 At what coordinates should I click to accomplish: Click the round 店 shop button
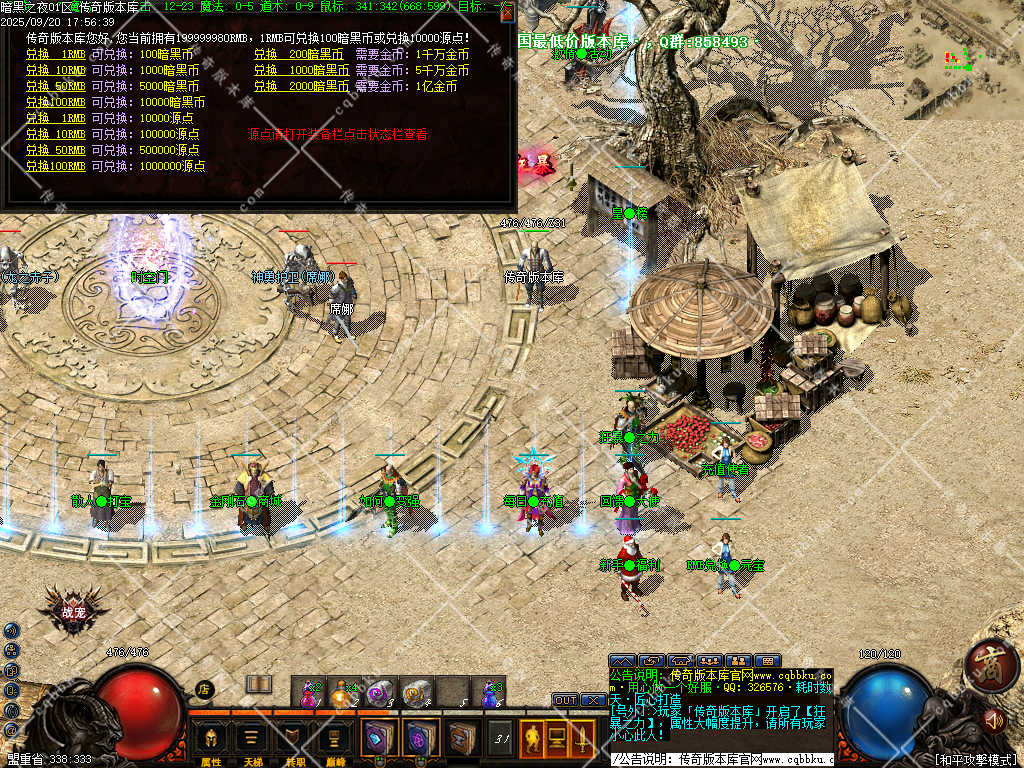pyautogui.click(x=204, y=689)
